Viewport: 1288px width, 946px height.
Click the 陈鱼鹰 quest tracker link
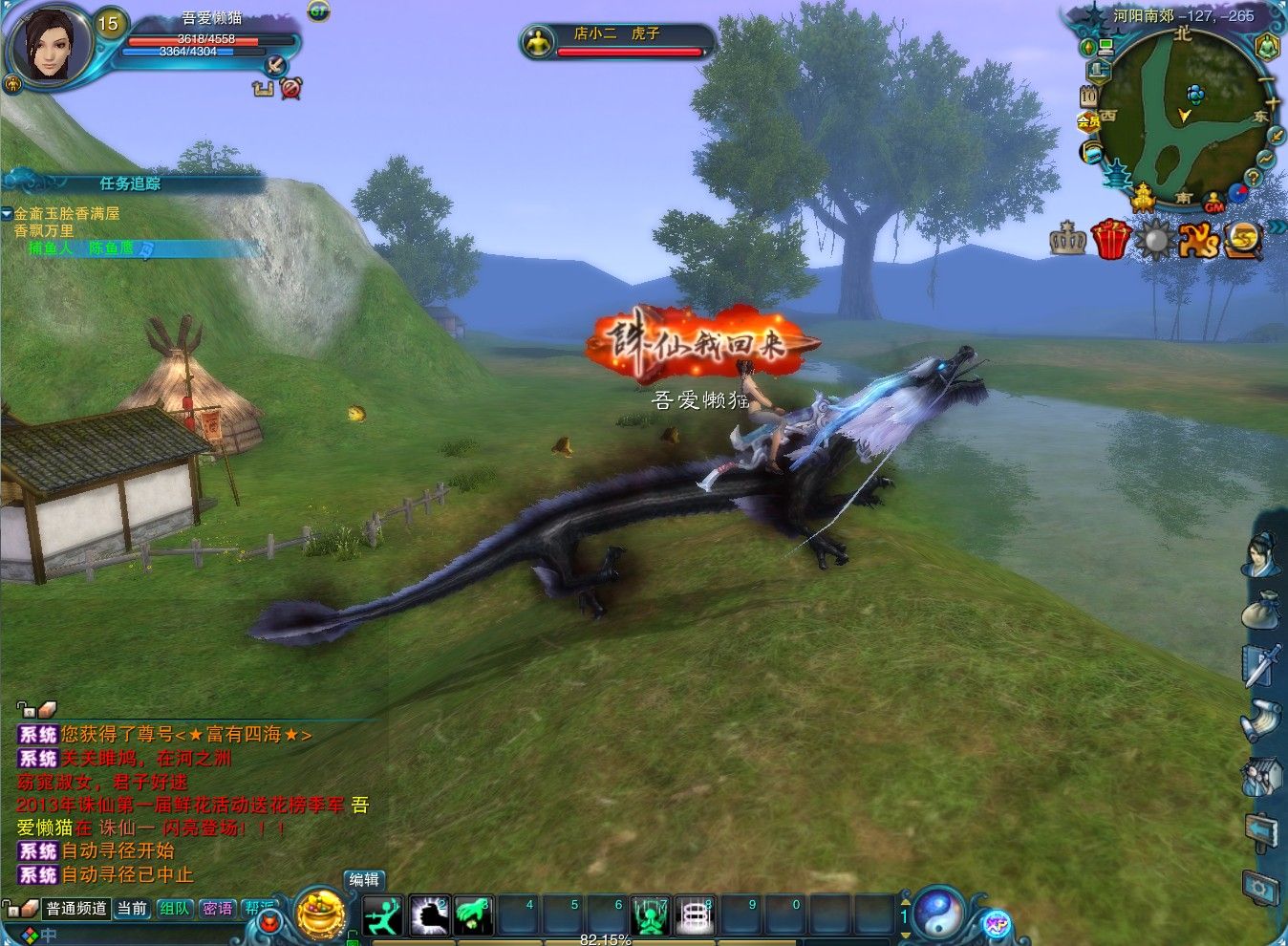point(111,248)
